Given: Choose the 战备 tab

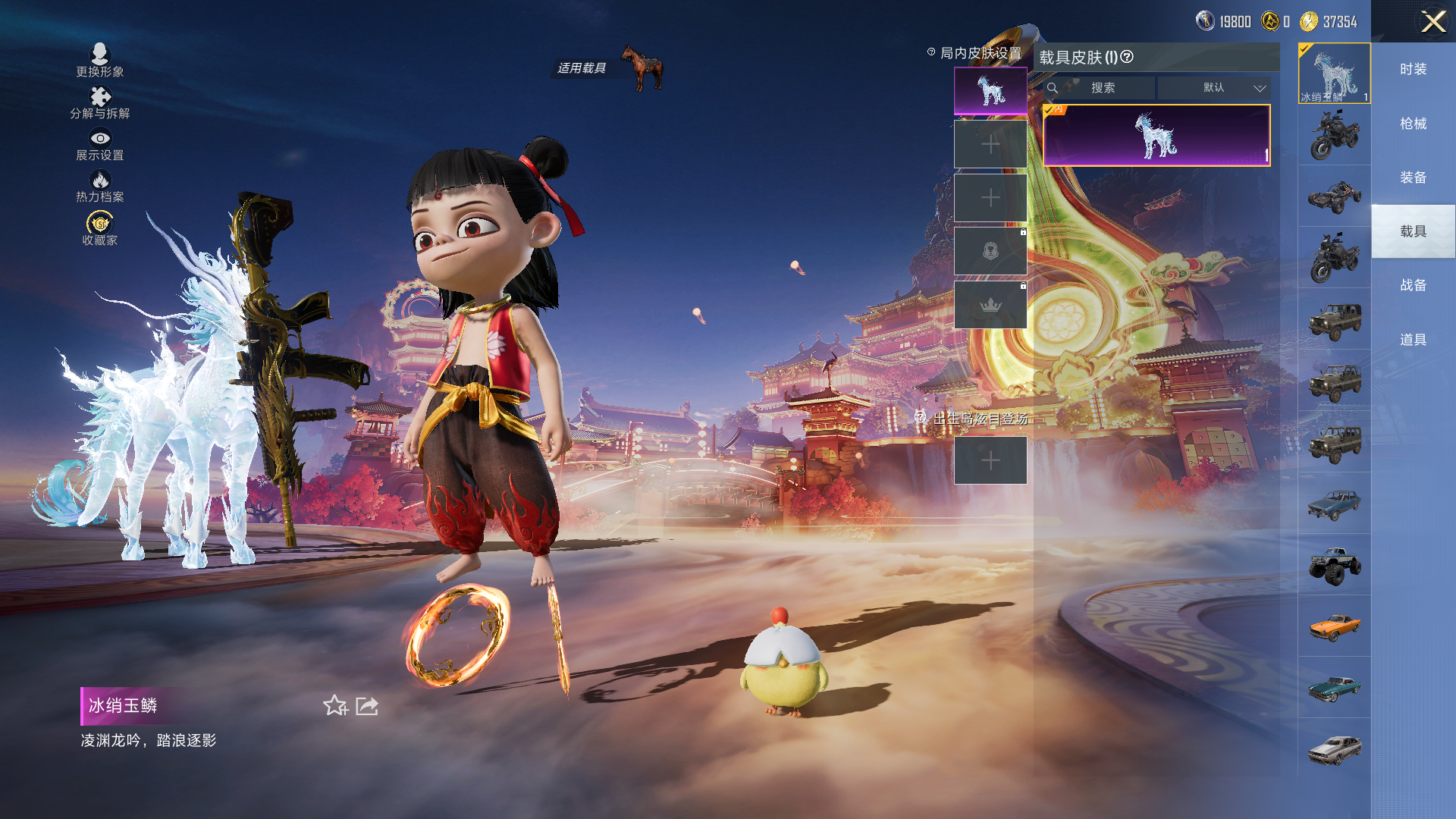Looking at the screenshot, I should (x=1413, y=285).
